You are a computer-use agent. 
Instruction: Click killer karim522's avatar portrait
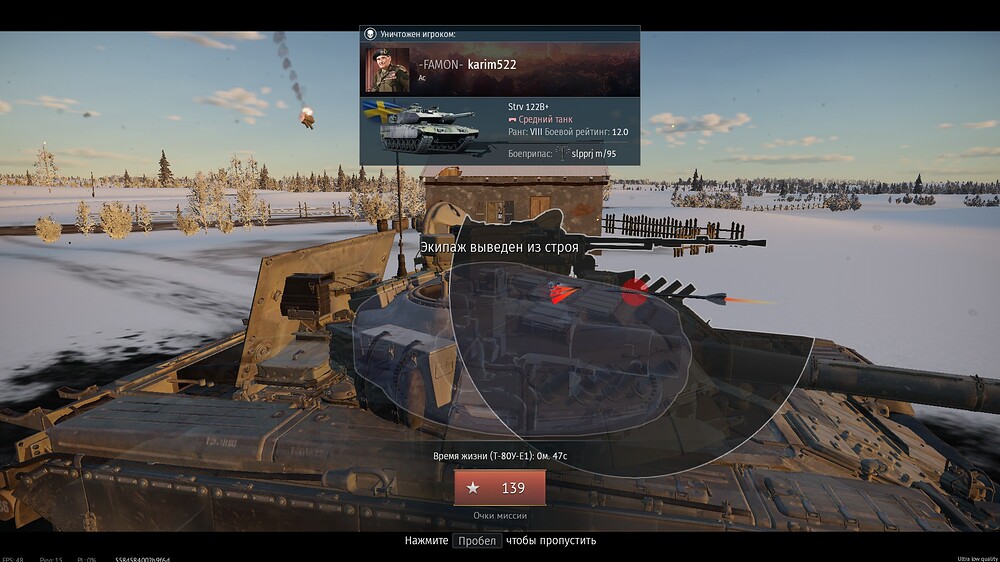tap(387, 70)
